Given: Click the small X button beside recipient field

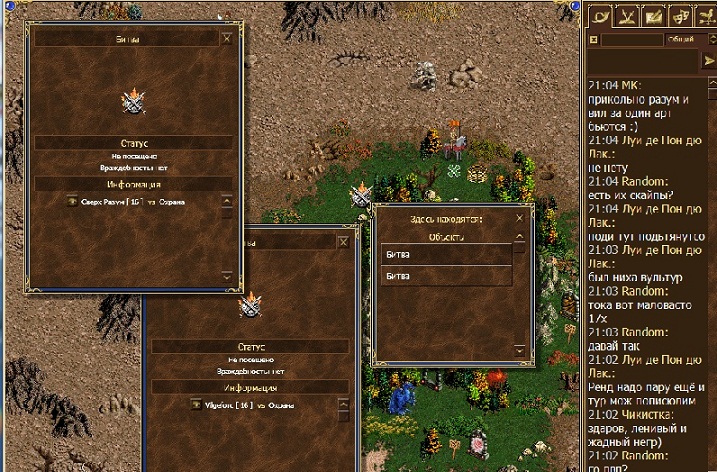Looking at the screenshot, I should pos(594,40).
